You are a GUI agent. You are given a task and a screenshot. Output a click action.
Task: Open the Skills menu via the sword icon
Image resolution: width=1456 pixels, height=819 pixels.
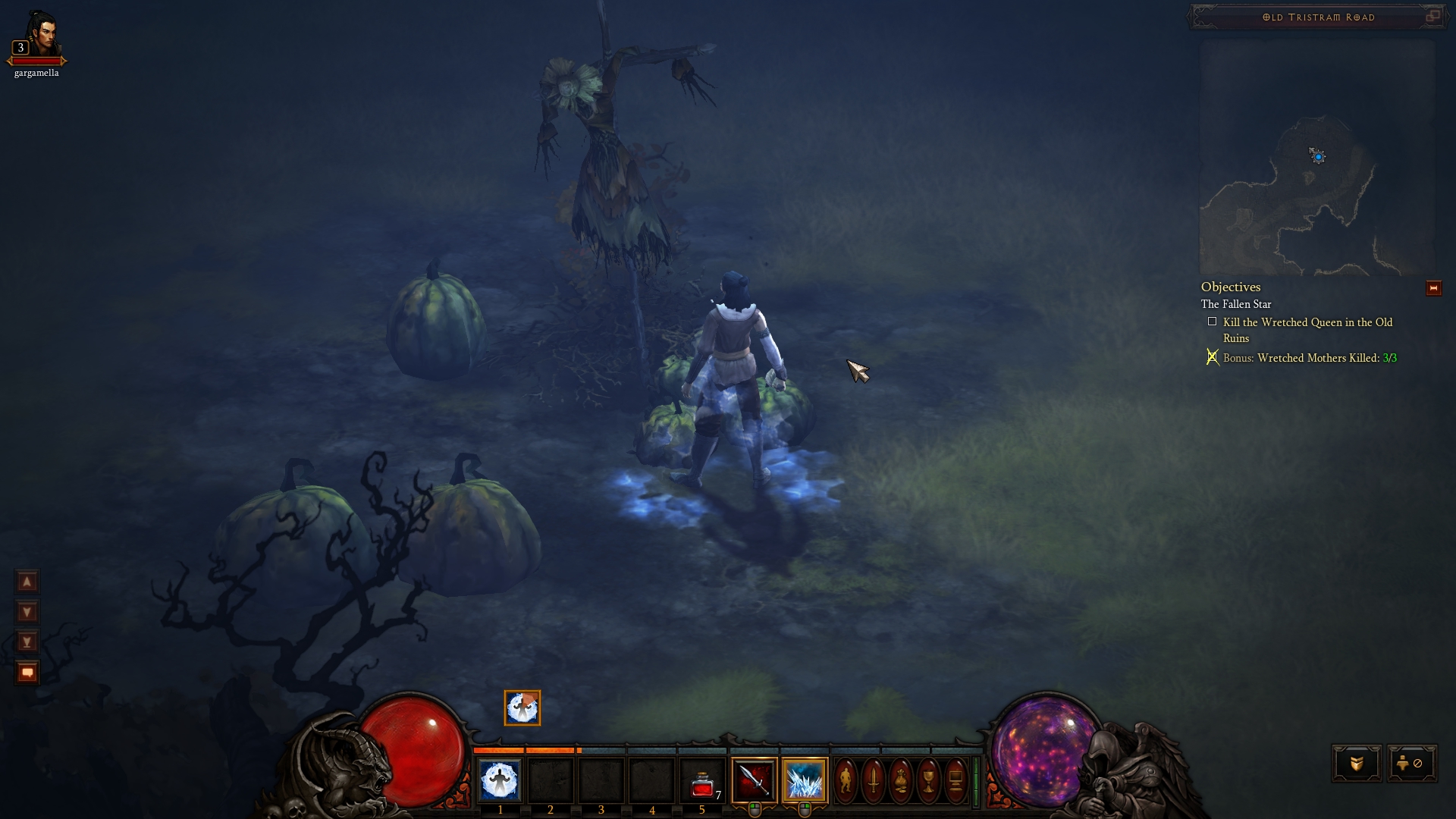tap(874, 781)
